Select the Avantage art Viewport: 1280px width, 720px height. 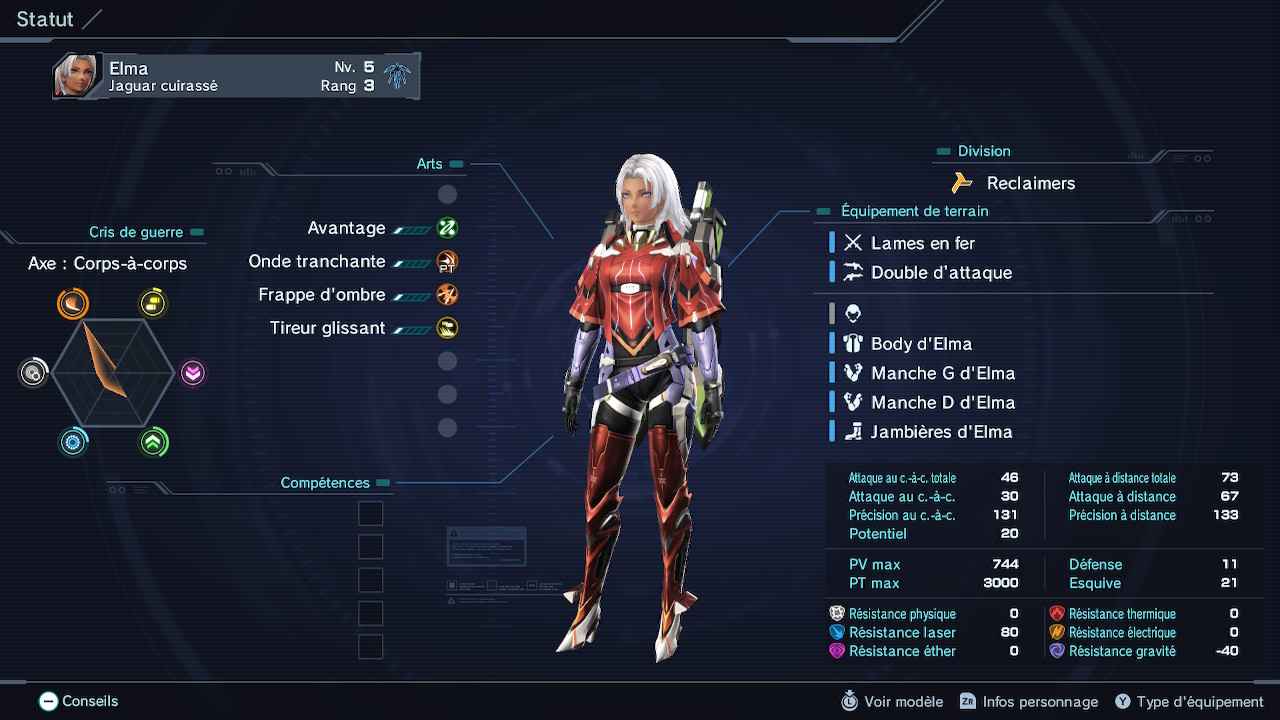tap(347, 229)
